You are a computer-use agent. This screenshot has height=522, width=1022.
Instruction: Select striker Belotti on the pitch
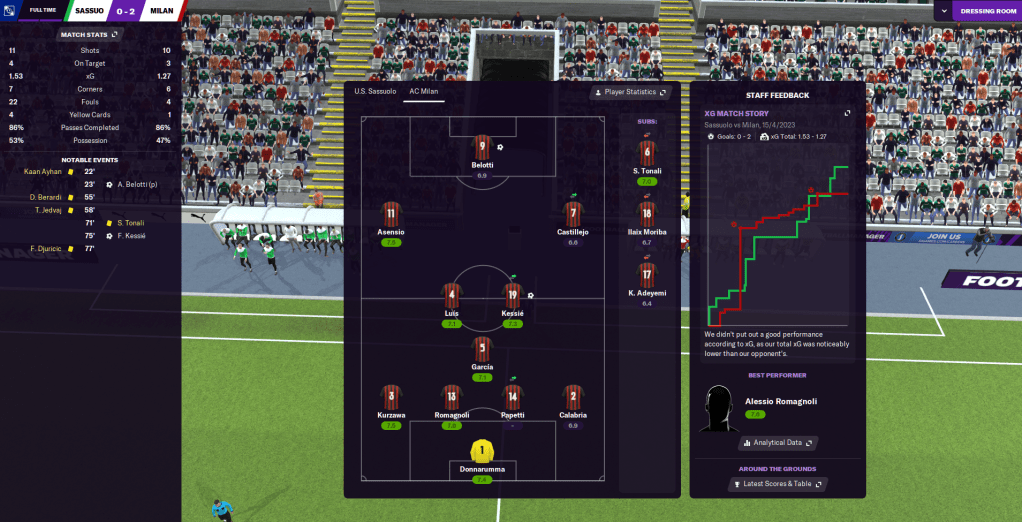(x=482, y=150)
